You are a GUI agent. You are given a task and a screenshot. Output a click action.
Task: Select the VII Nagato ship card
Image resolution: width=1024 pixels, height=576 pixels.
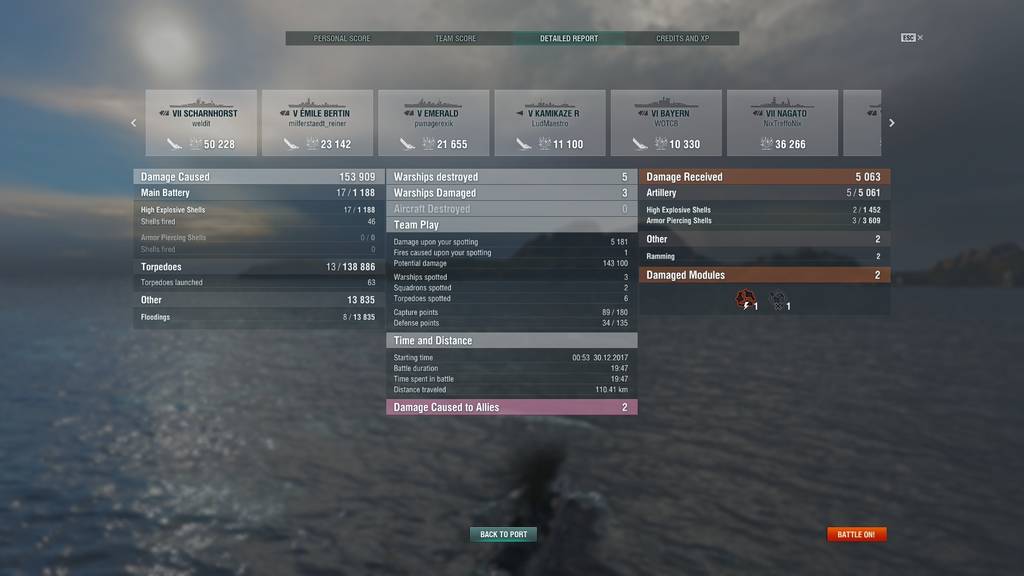click(x=782, y=123)
